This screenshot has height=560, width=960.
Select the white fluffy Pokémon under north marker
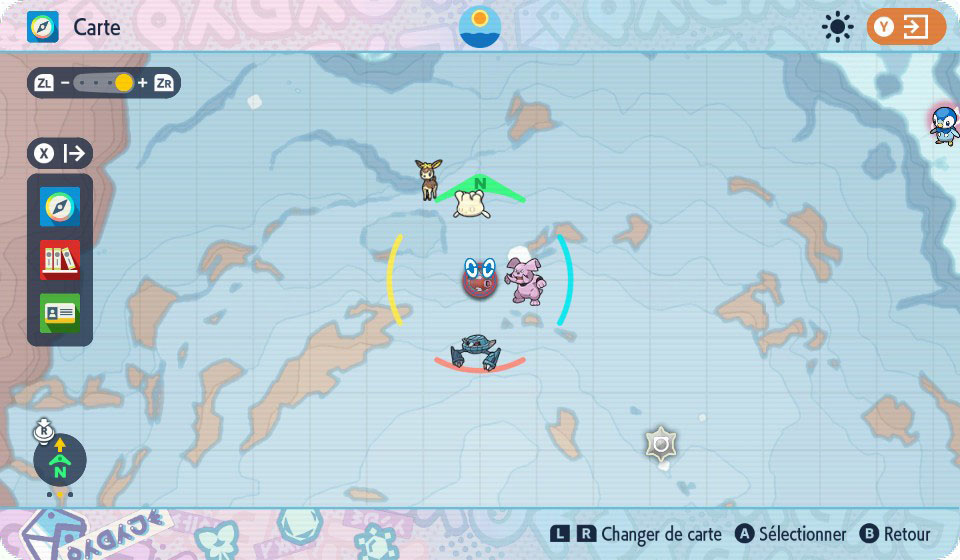click(471, 204)
